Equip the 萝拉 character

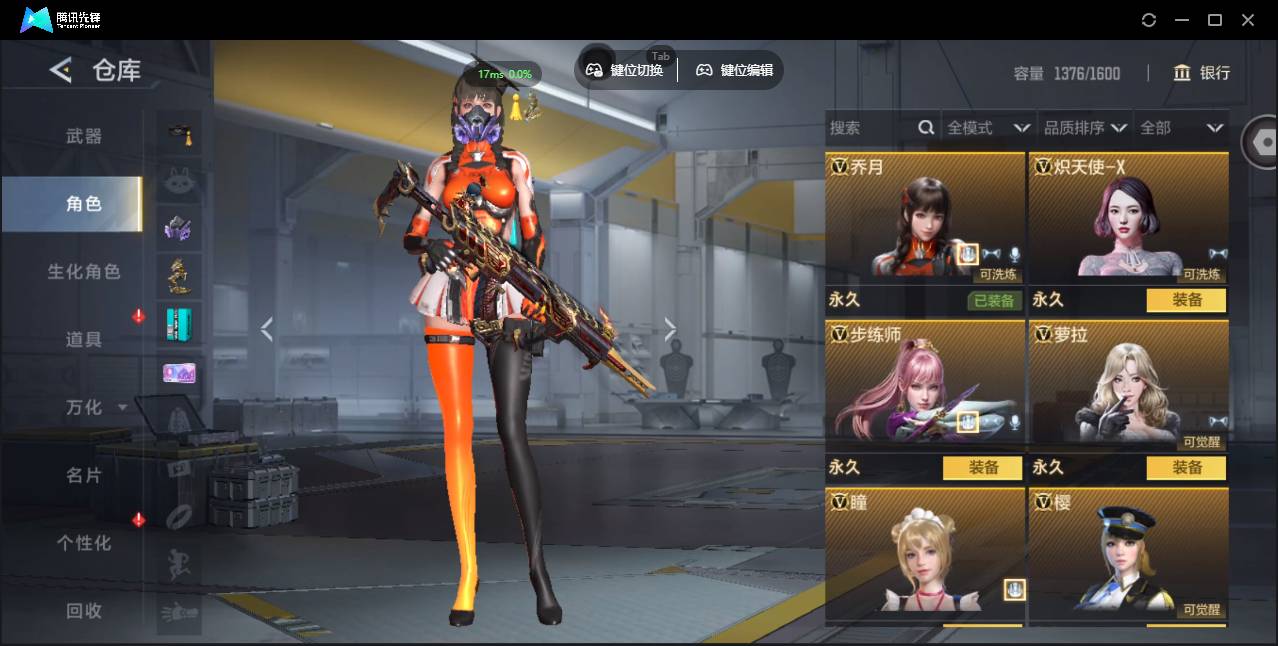click(1186, 467)
